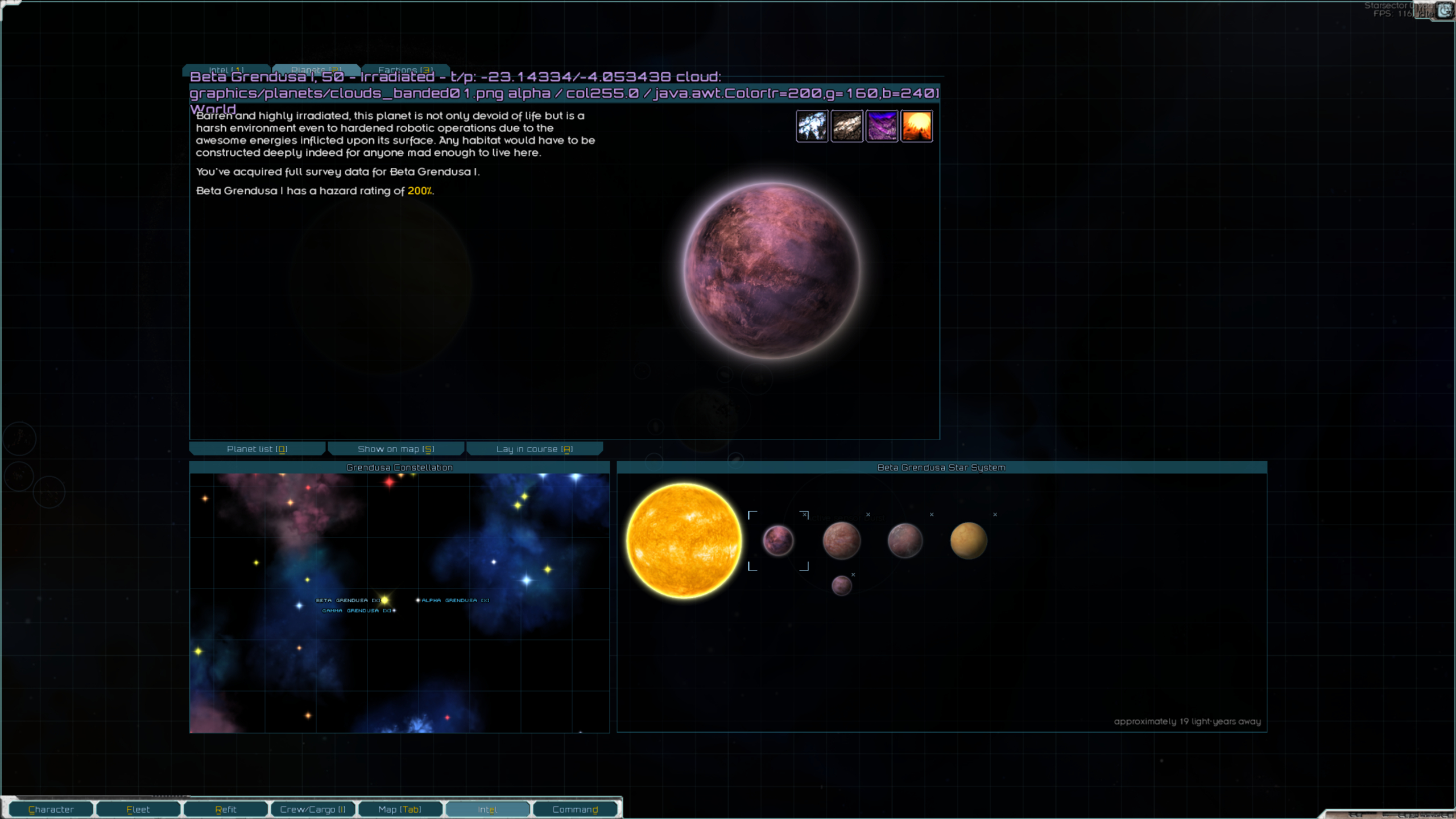Switch to the Intel [1] tab
Viewport: 1456px width, 819px height.
pyautogui.click(x=226, y=69)
